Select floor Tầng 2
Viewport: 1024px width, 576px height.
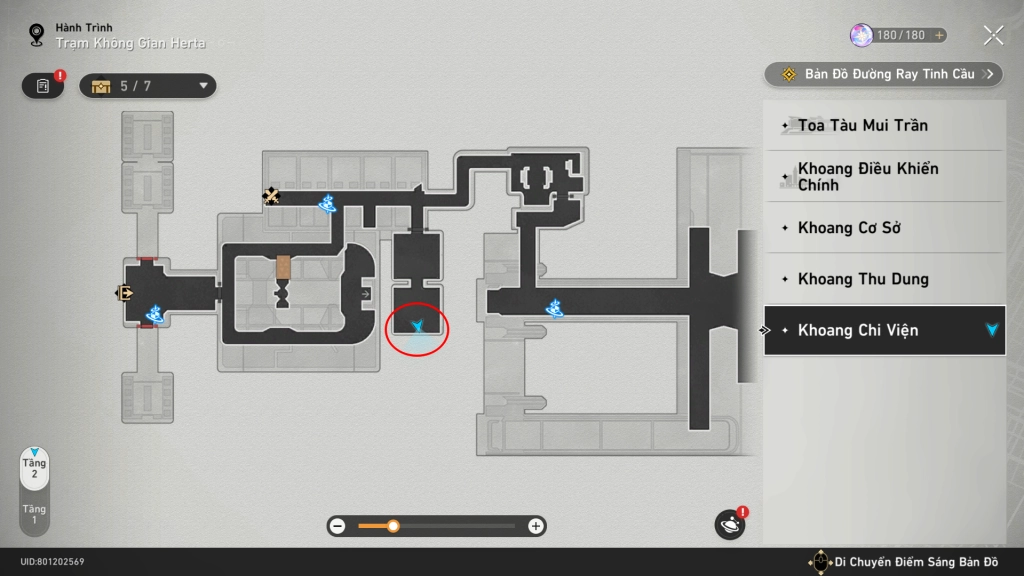[x=35, y=468]
